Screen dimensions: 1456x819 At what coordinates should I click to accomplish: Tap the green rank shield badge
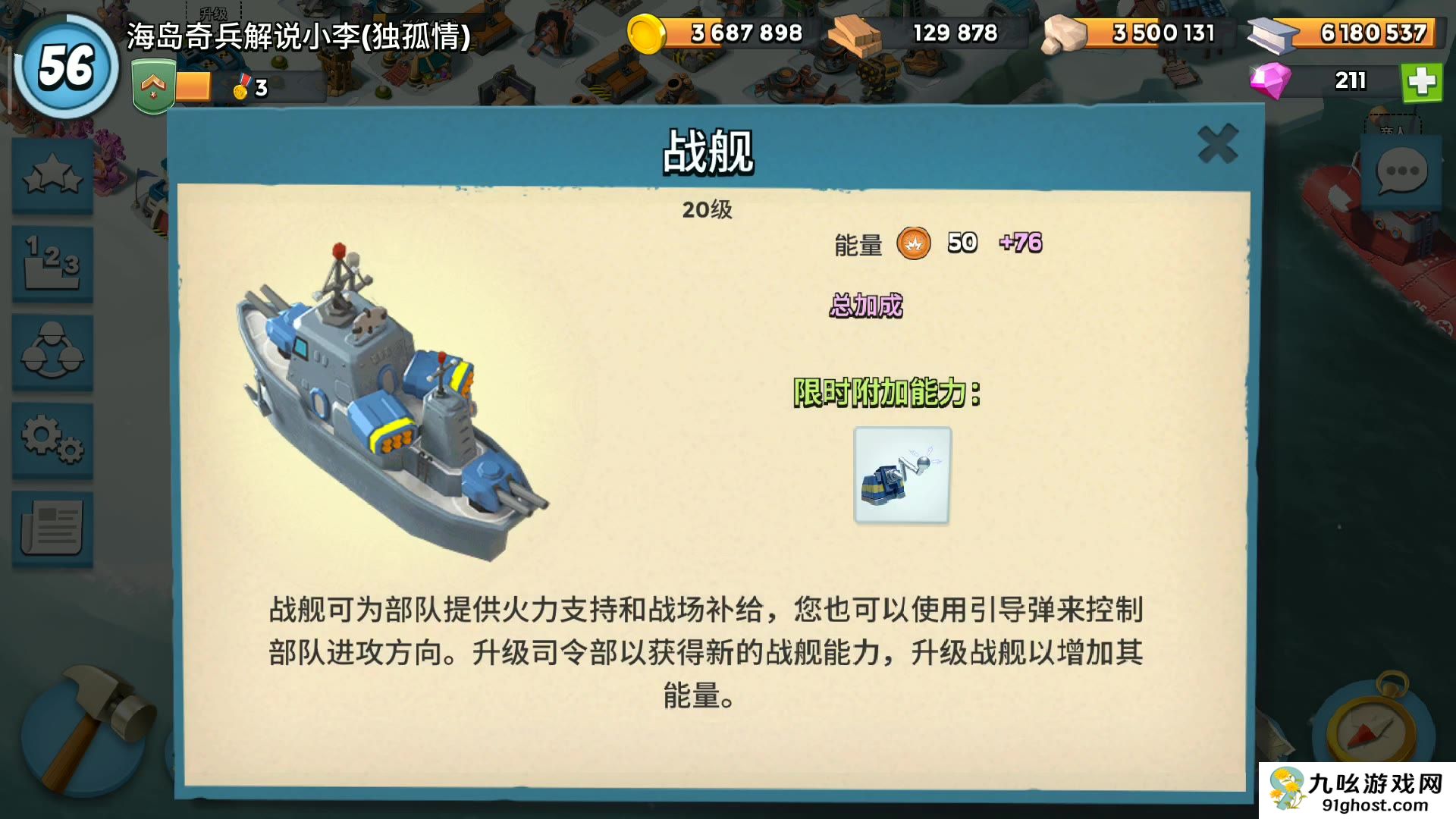tap(153, 87)
